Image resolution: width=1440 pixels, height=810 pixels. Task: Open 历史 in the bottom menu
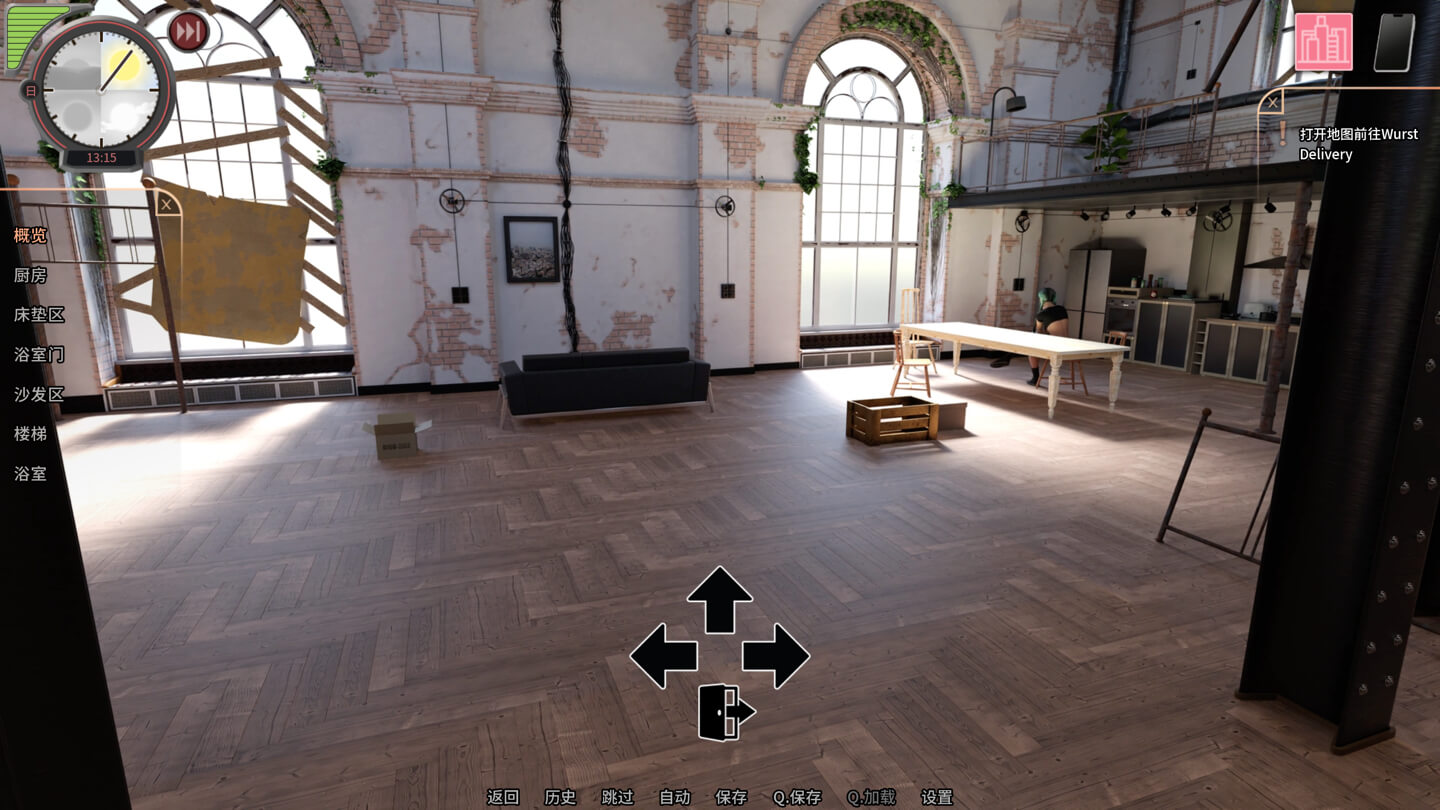pyautogui.click(x=560, y=797)
